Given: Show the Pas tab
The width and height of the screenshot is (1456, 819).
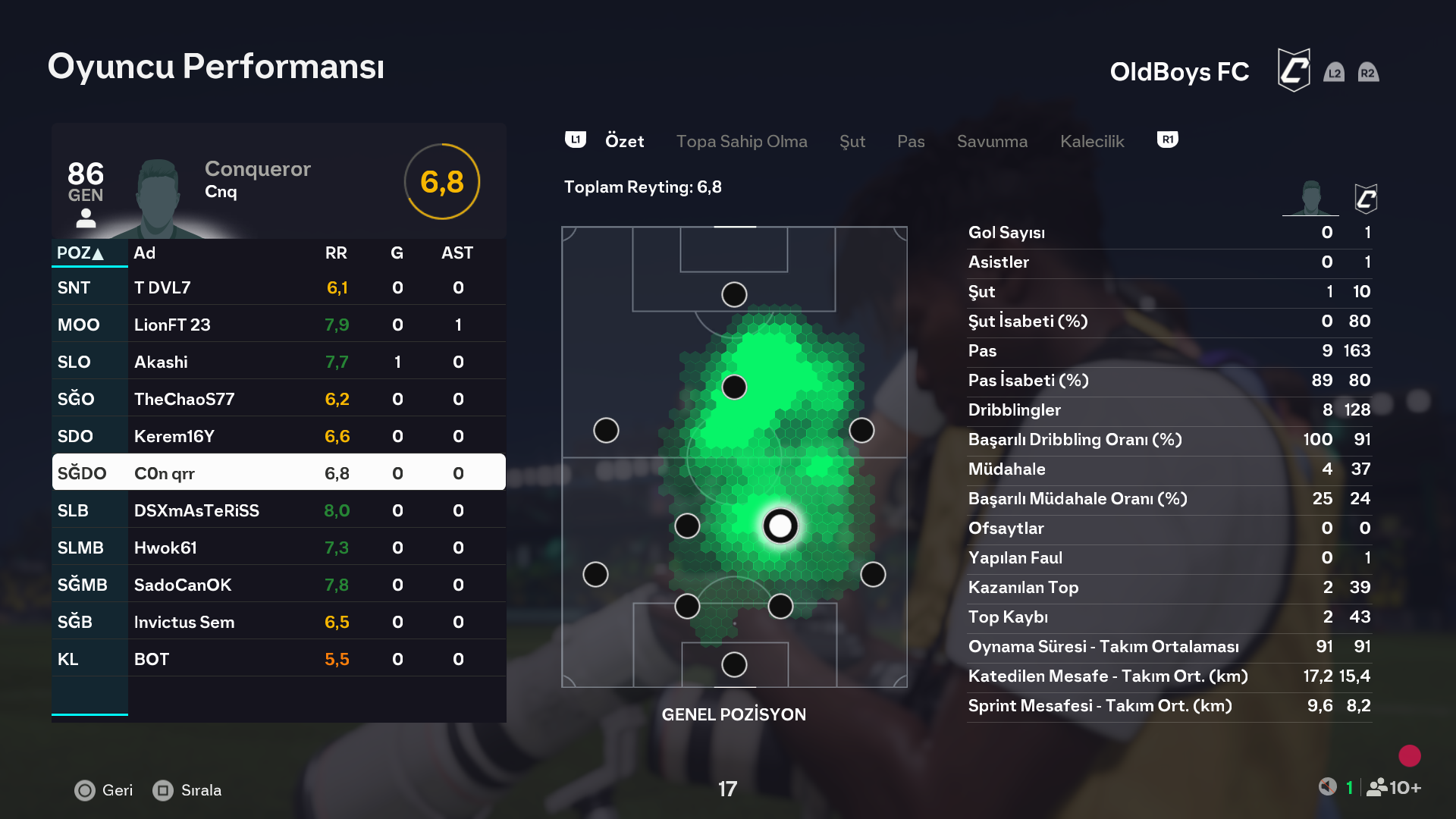Looking at the screenshot, I should 910,141.
